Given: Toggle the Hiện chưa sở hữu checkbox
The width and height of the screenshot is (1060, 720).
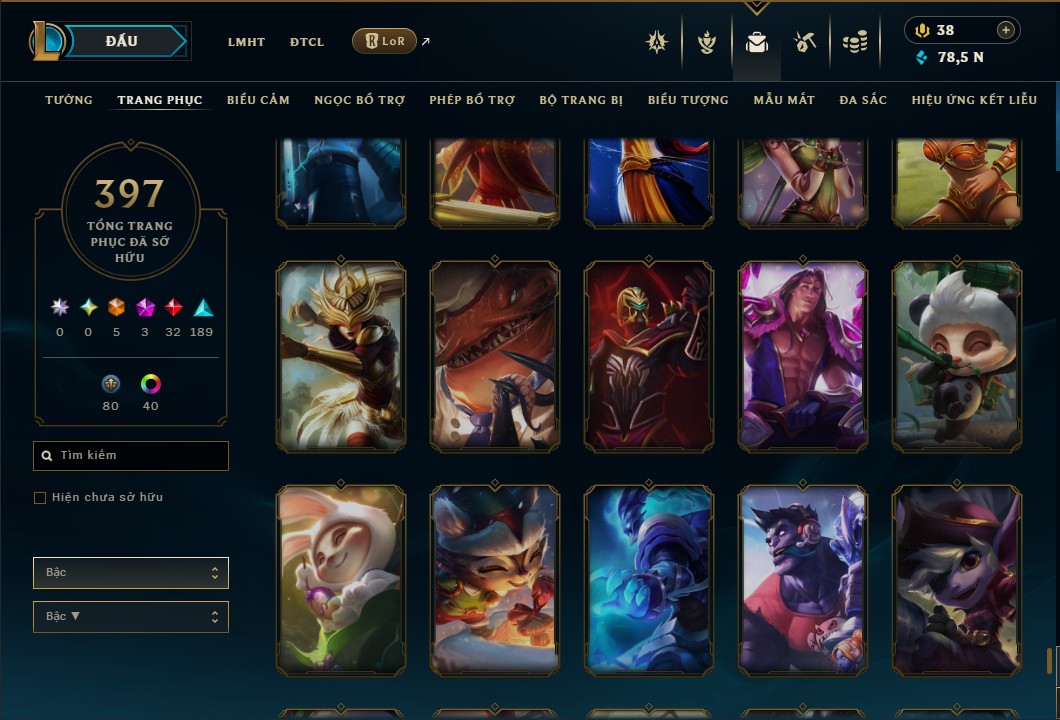Looking at the screenshot, I should pyautogui.click(x=40, y=498).
